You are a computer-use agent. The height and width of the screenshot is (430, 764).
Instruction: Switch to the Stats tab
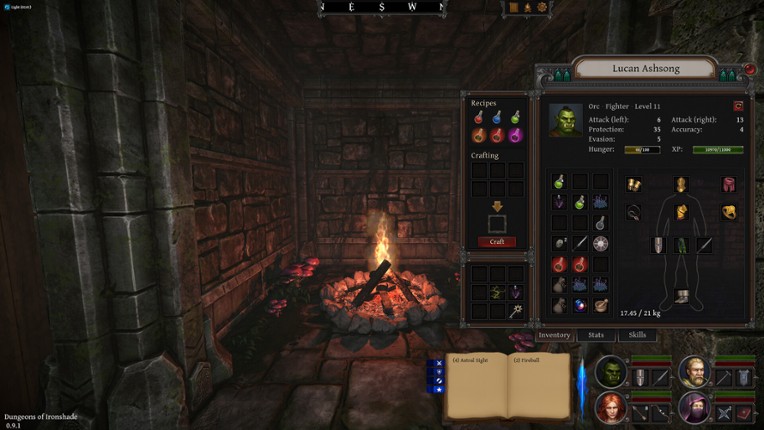point(597,336)
